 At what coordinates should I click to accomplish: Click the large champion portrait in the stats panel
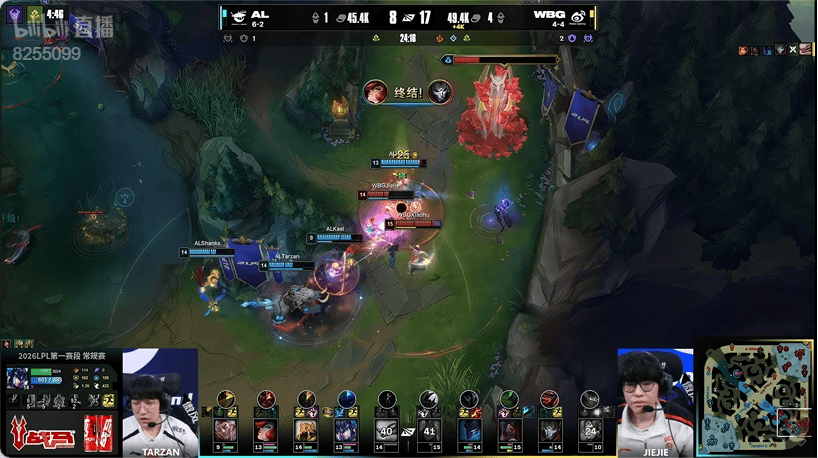tap(17, 379)
